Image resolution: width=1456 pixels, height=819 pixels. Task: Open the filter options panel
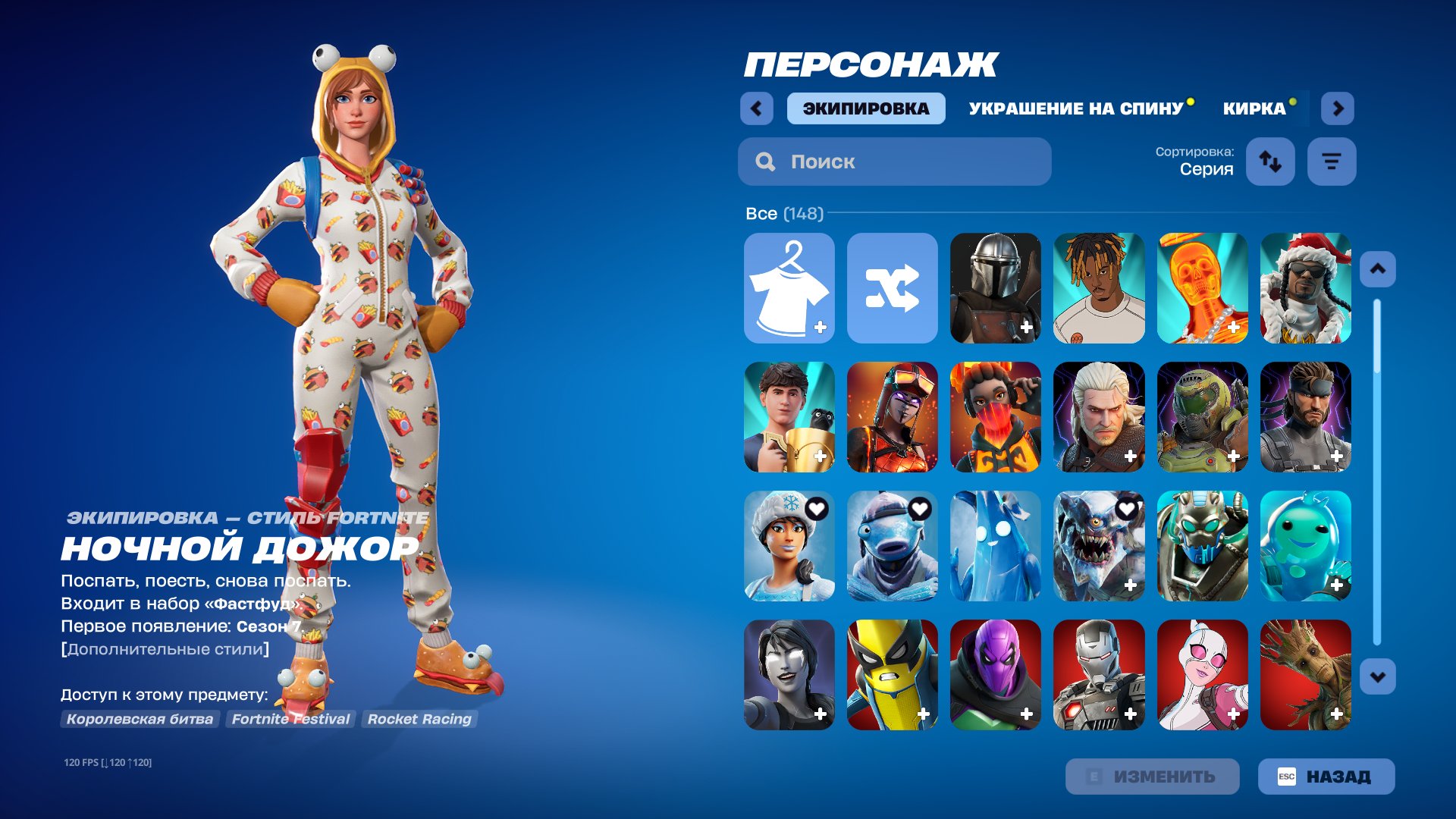[x=1331, y=161]
